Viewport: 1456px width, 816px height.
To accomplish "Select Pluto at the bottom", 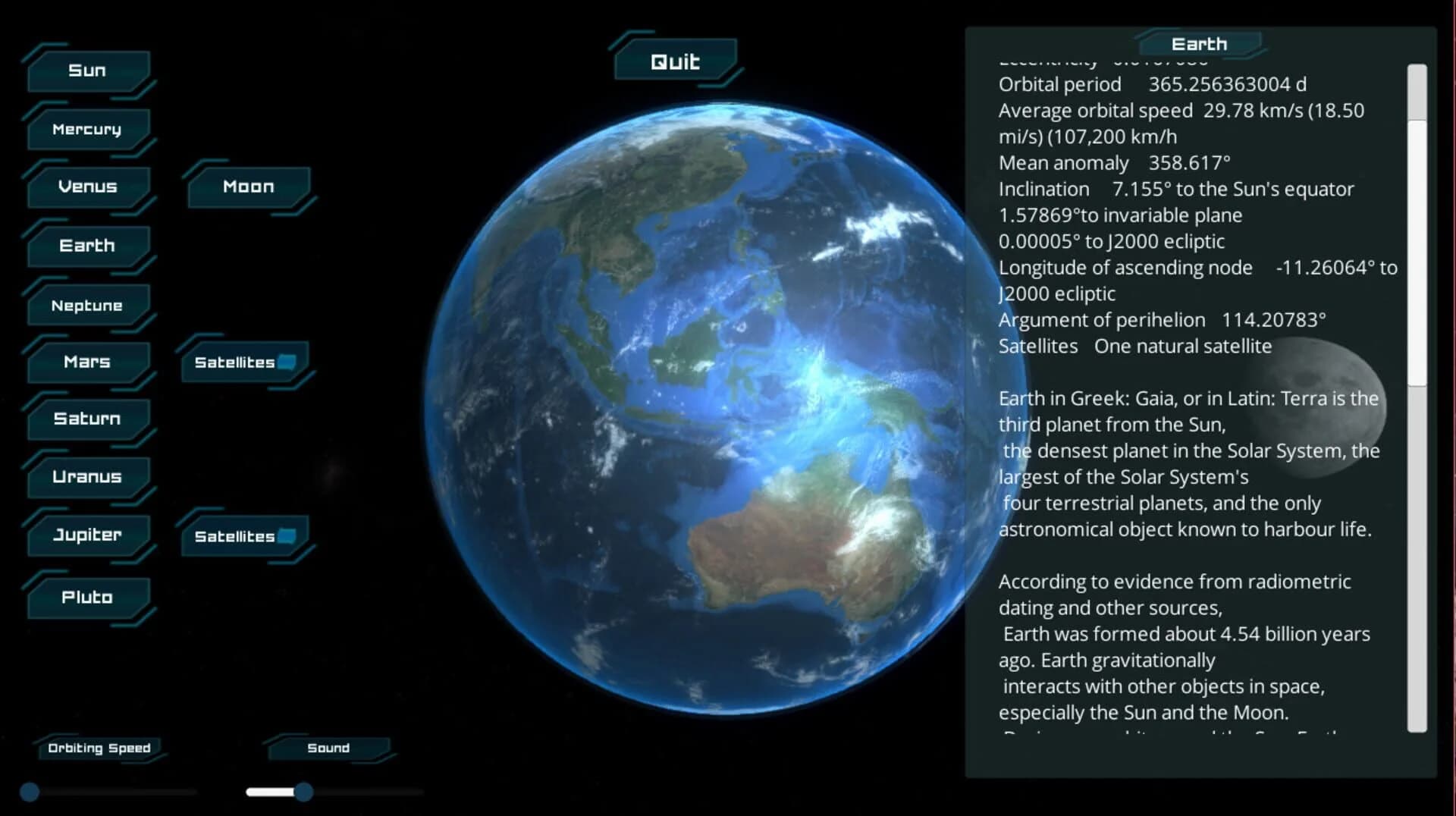I will coord(89,598).
